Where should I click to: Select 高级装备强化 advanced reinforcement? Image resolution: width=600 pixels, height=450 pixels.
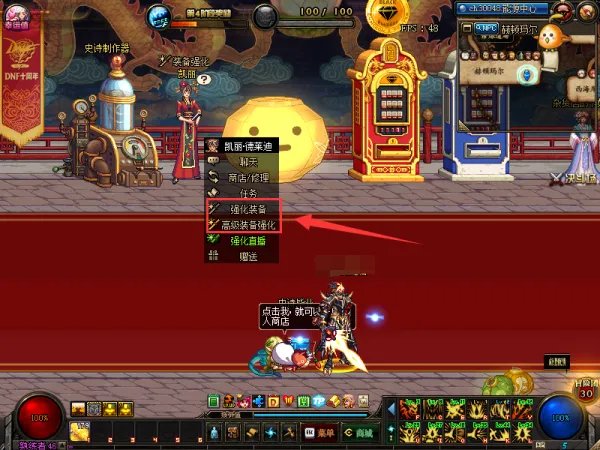click(x=241, y=225)
